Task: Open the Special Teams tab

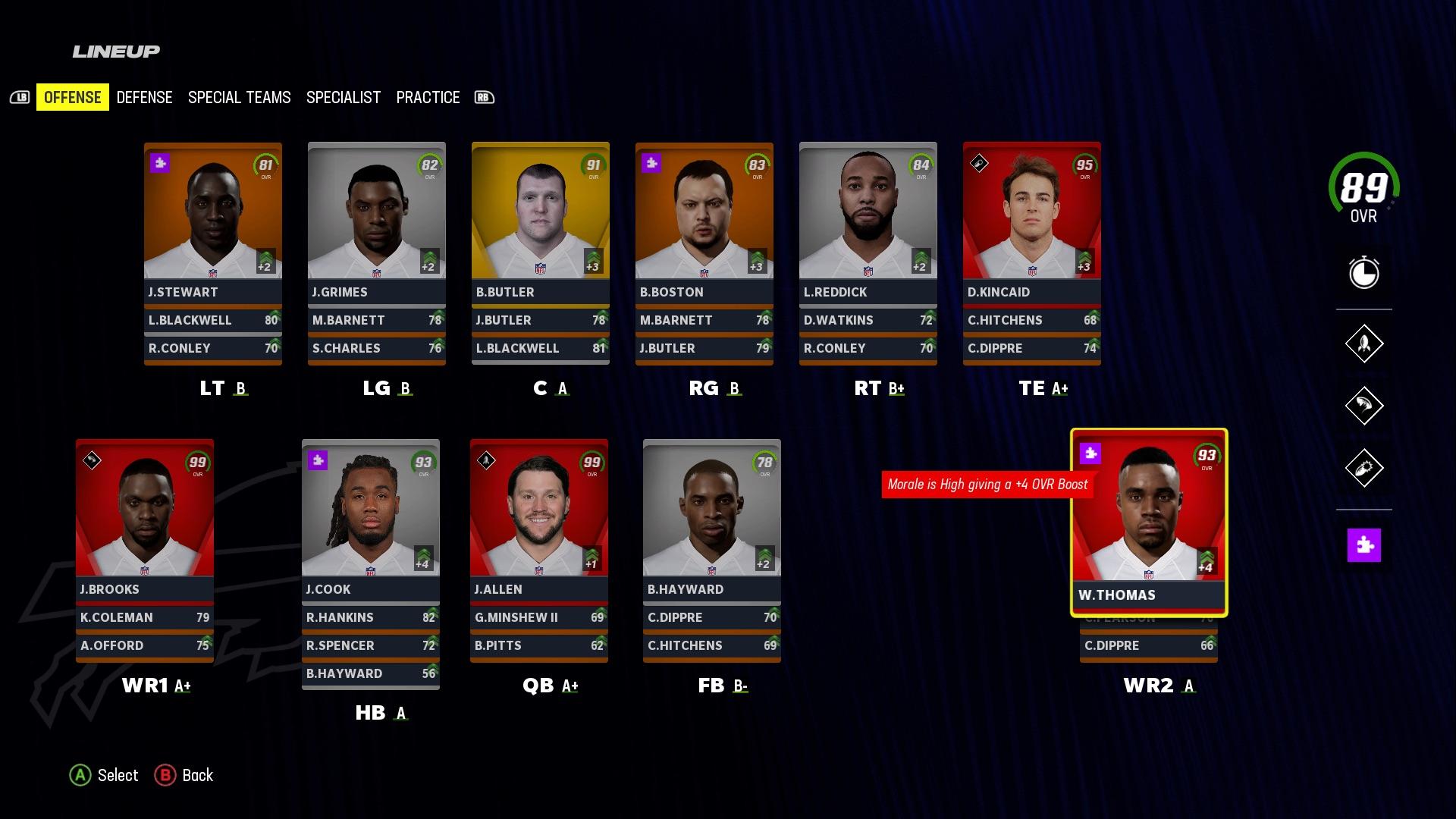Action: click(x=239, y=97)
